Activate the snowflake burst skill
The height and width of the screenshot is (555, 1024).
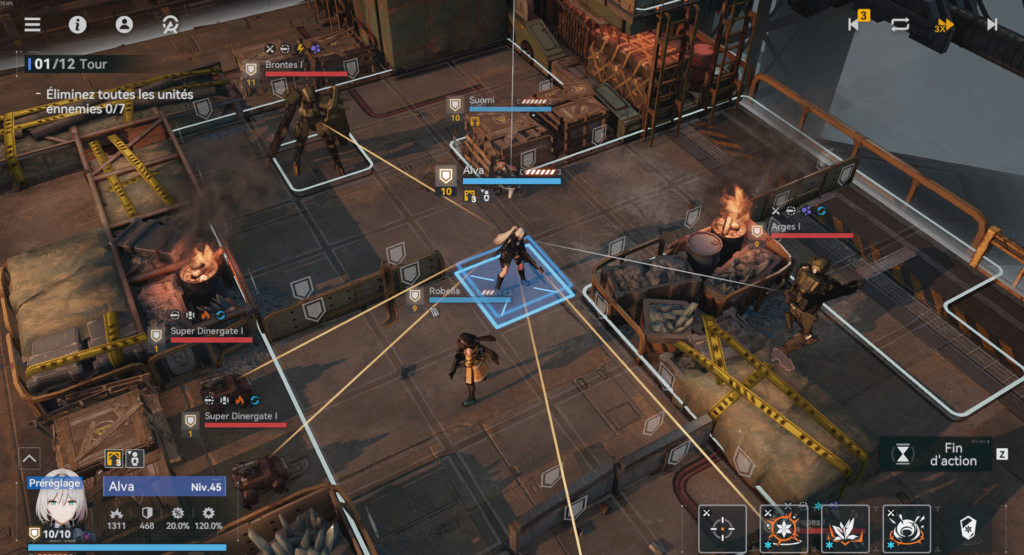tap(784, 528)
